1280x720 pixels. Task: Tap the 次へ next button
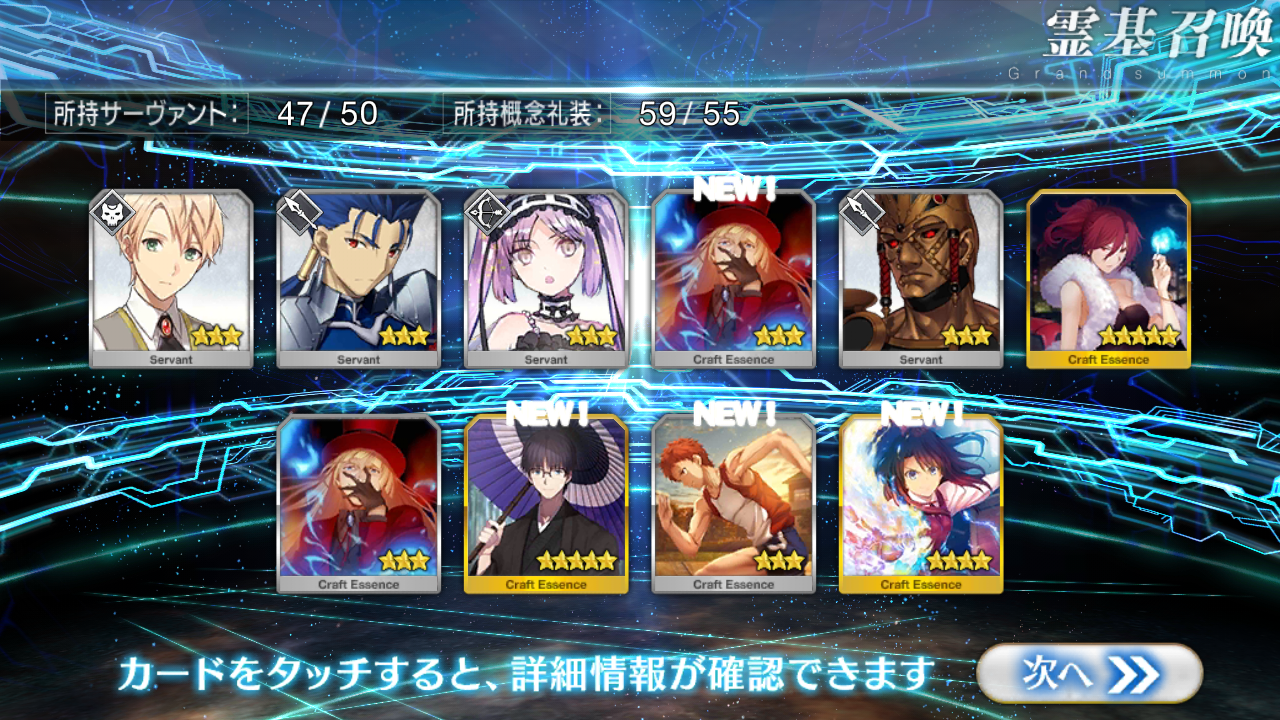click(1088, 674)
